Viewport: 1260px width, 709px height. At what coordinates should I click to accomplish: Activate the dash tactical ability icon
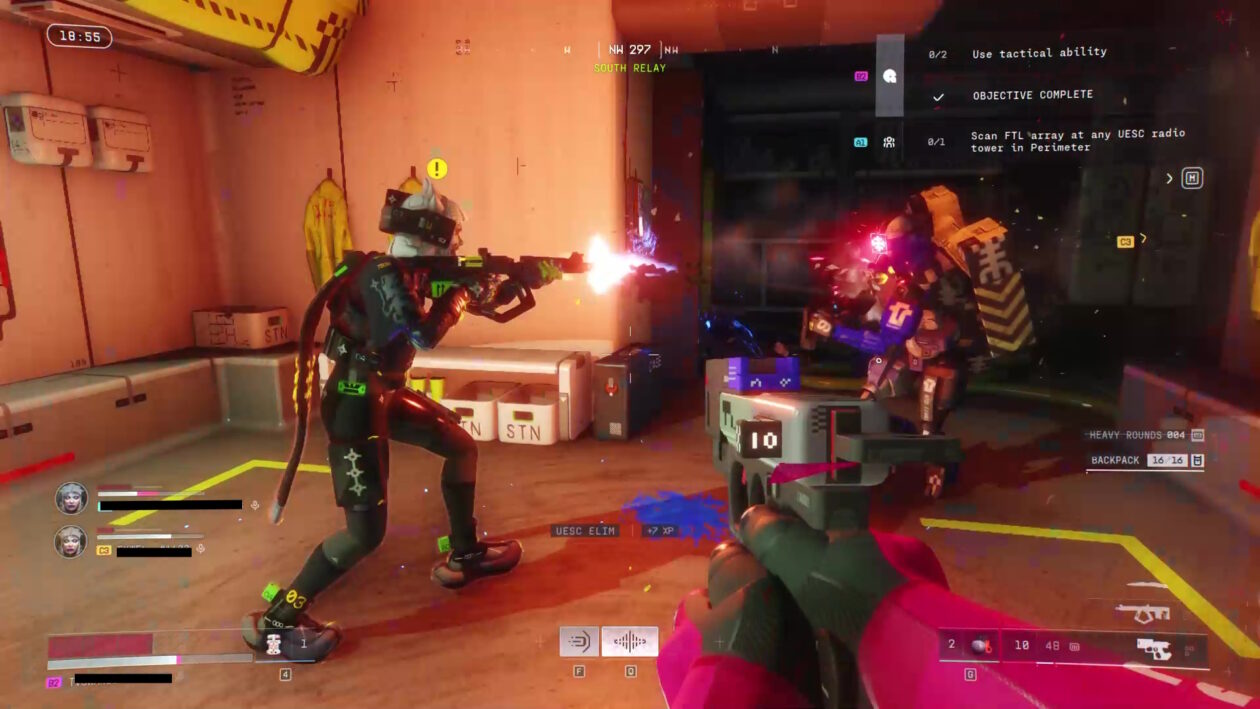(x=579, y=641)
